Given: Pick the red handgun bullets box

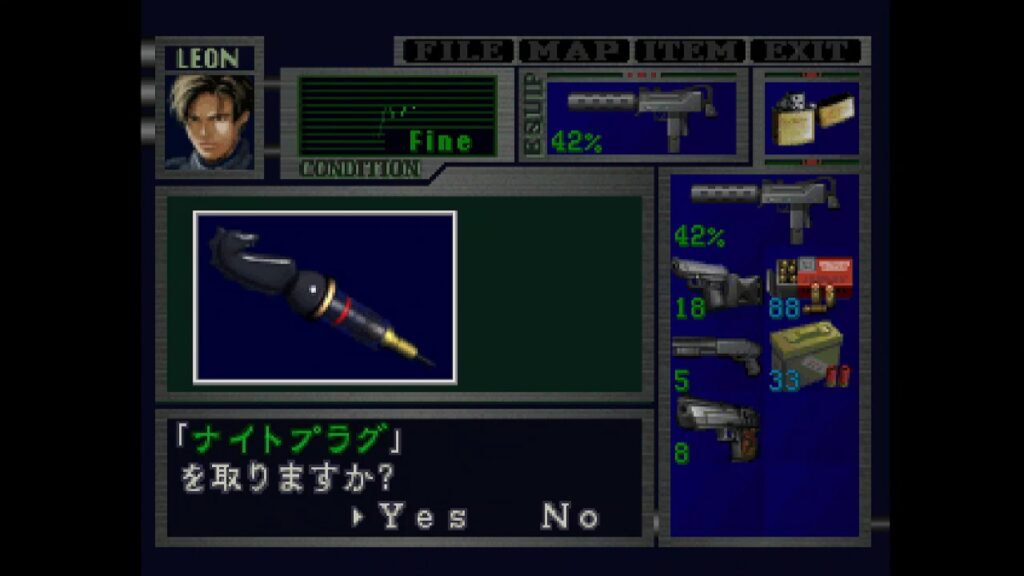Looking at the screenshot, I should (x=810, y=287).
